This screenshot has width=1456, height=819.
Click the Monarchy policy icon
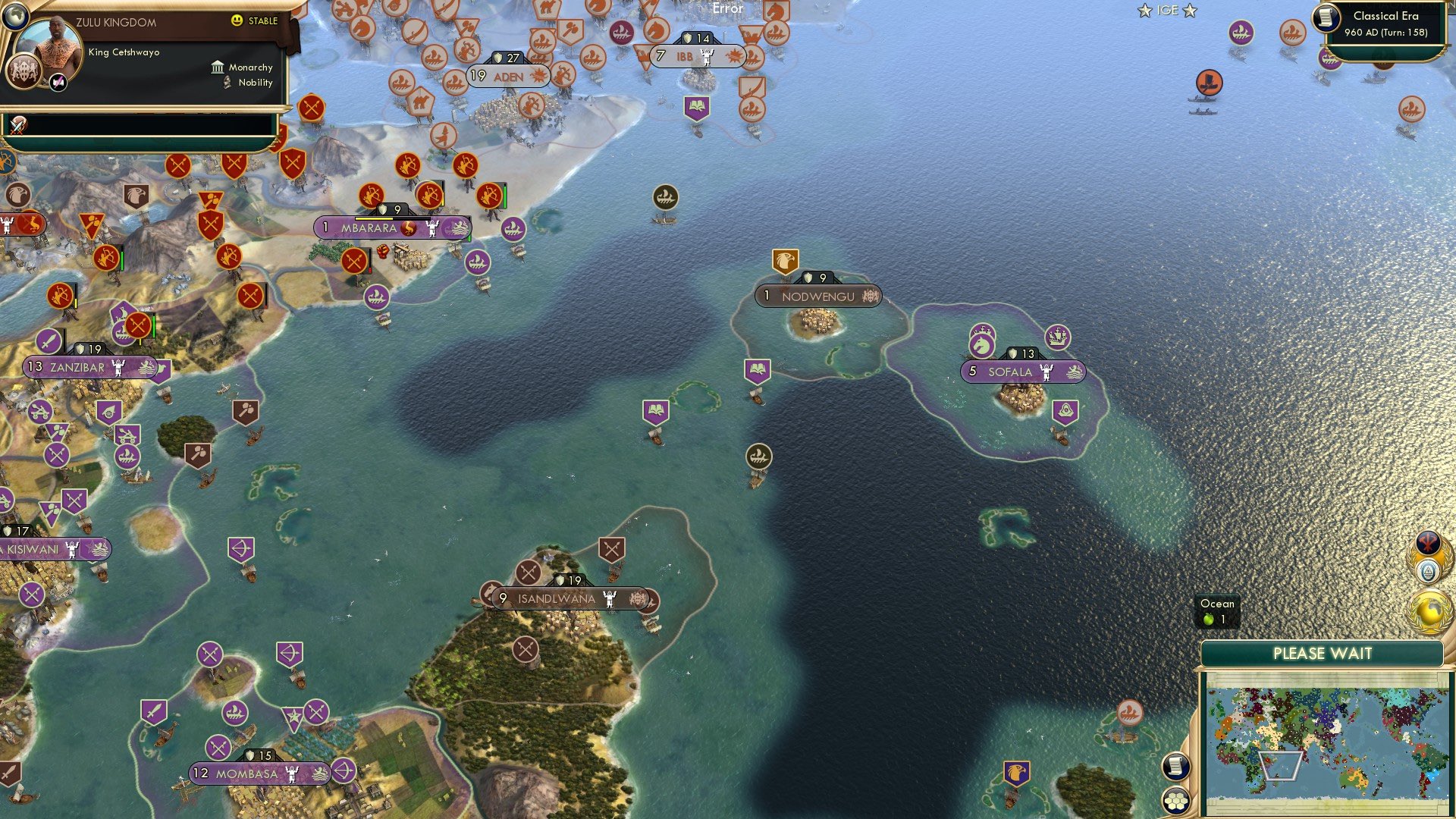(218, 67)
